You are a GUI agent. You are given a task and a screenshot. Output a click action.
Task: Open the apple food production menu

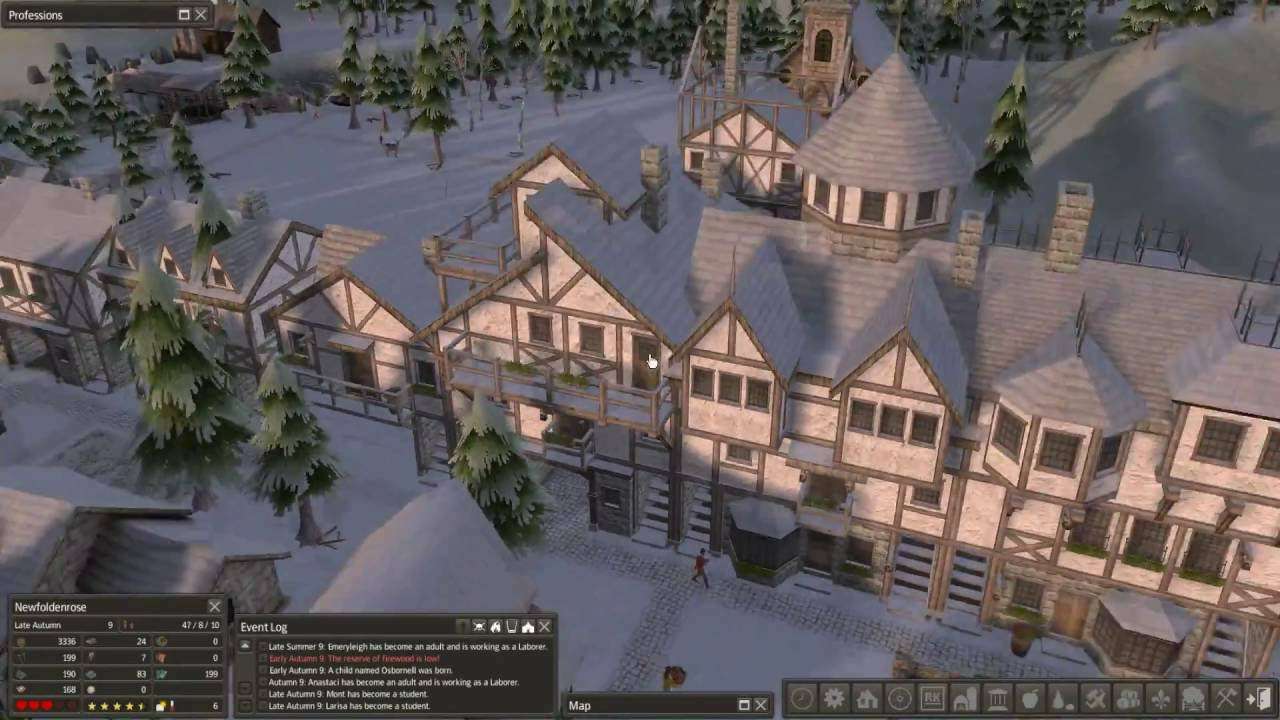tap(1030, 699)
